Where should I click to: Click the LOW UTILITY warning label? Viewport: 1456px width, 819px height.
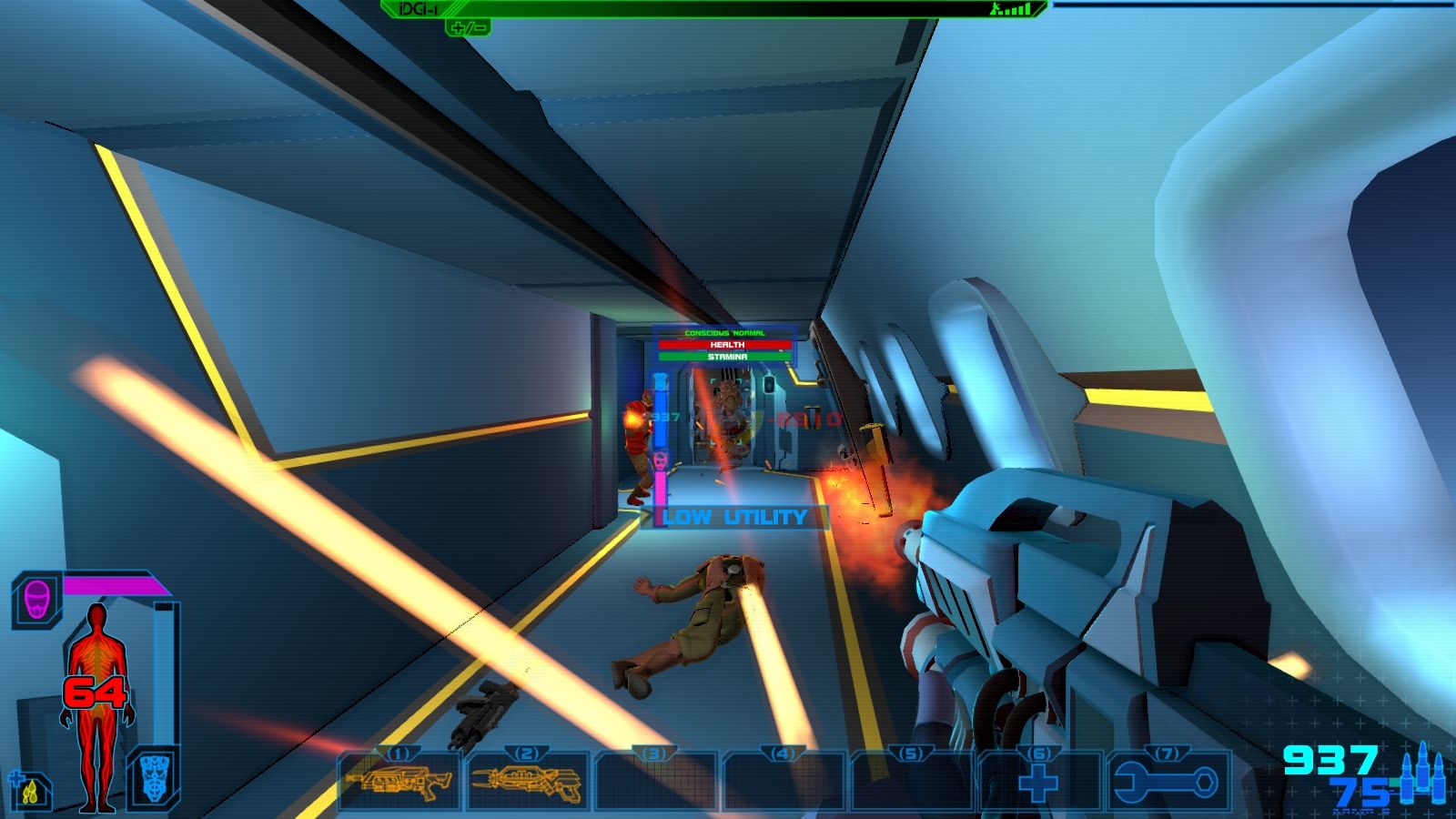(x=735, y=519)
